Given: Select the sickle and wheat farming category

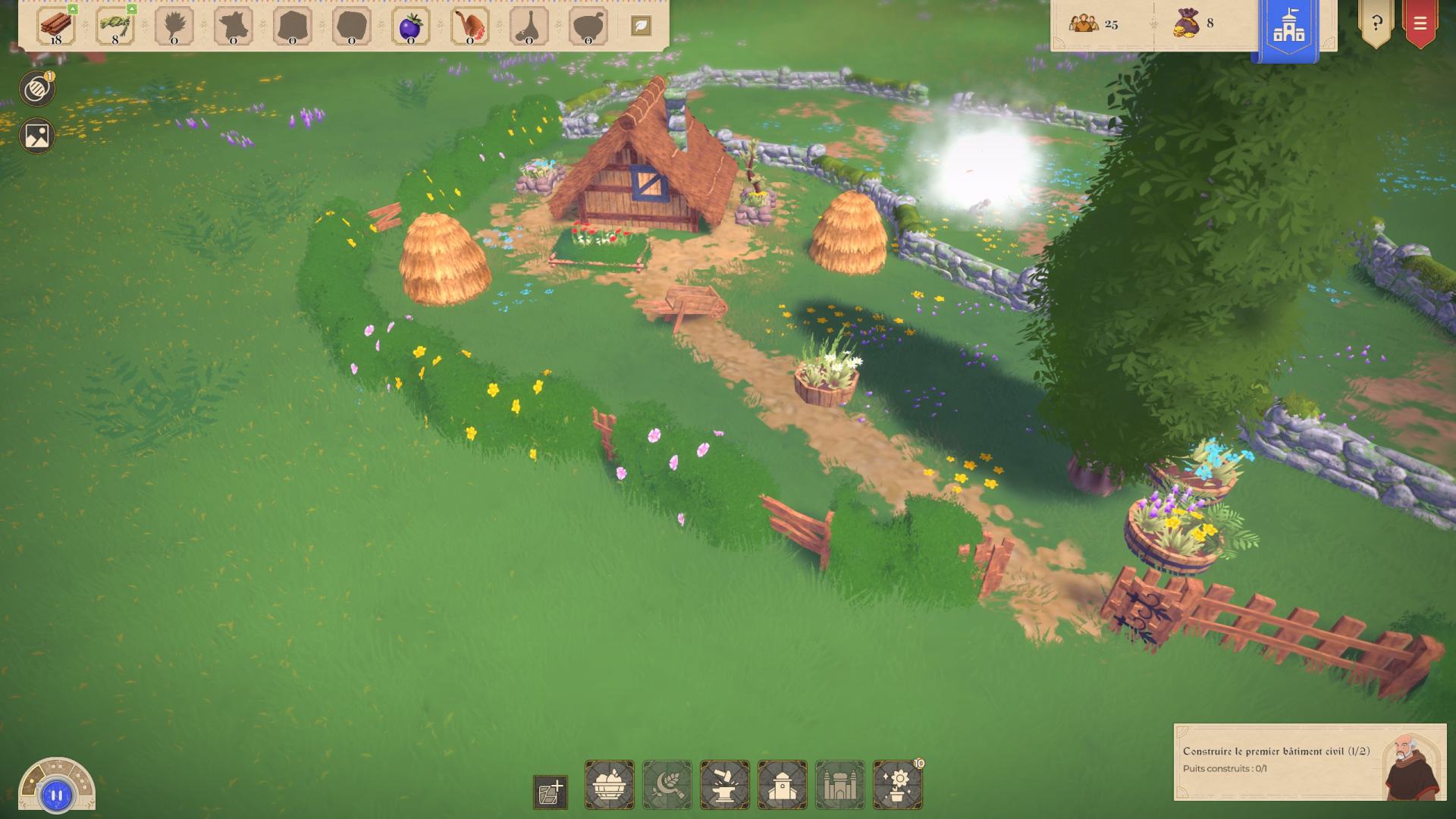Looking at the screenshot, I should tap(667, 785).
